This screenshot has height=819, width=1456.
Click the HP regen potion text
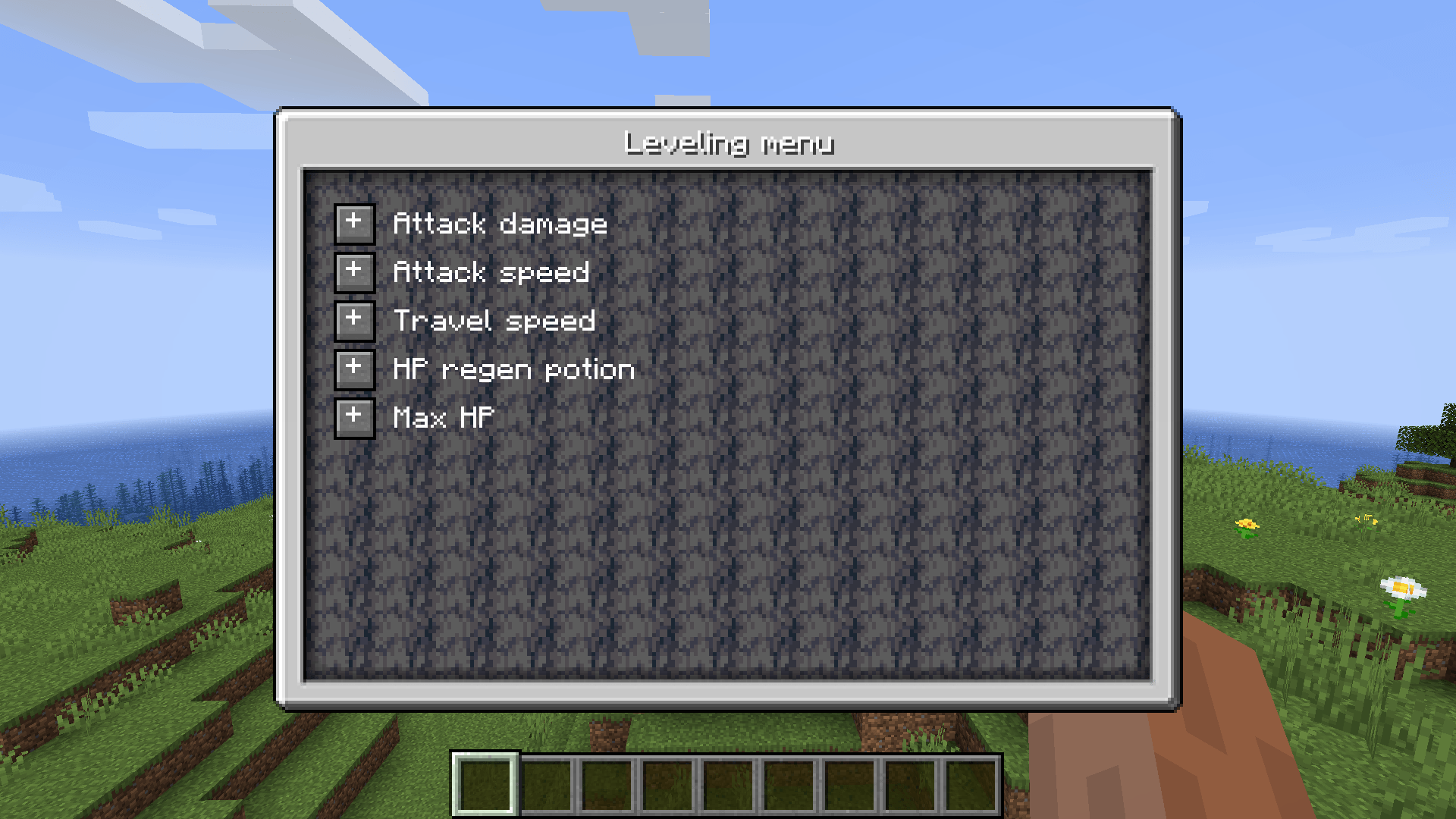[x=513, y=369]
